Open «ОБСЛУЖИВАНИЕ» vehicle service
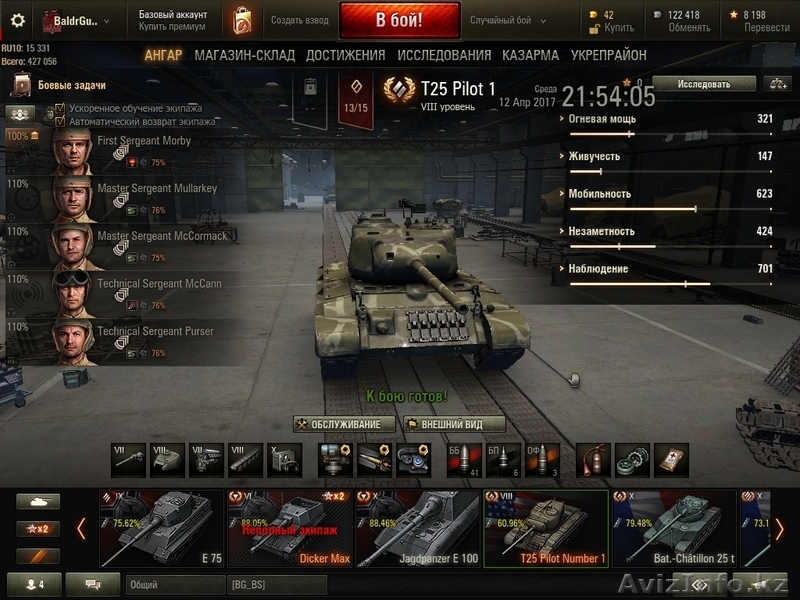 point(343,424)
